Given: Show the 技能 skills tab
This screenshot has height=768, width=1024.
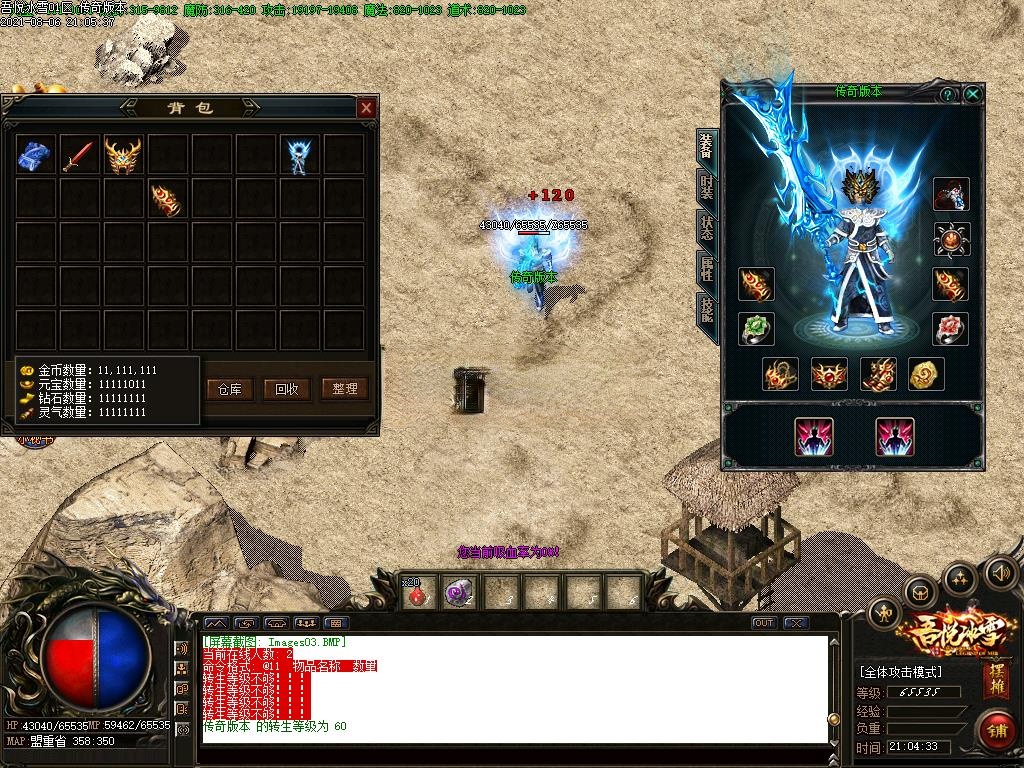Looking at the screenshot, I should click(707, 309).
